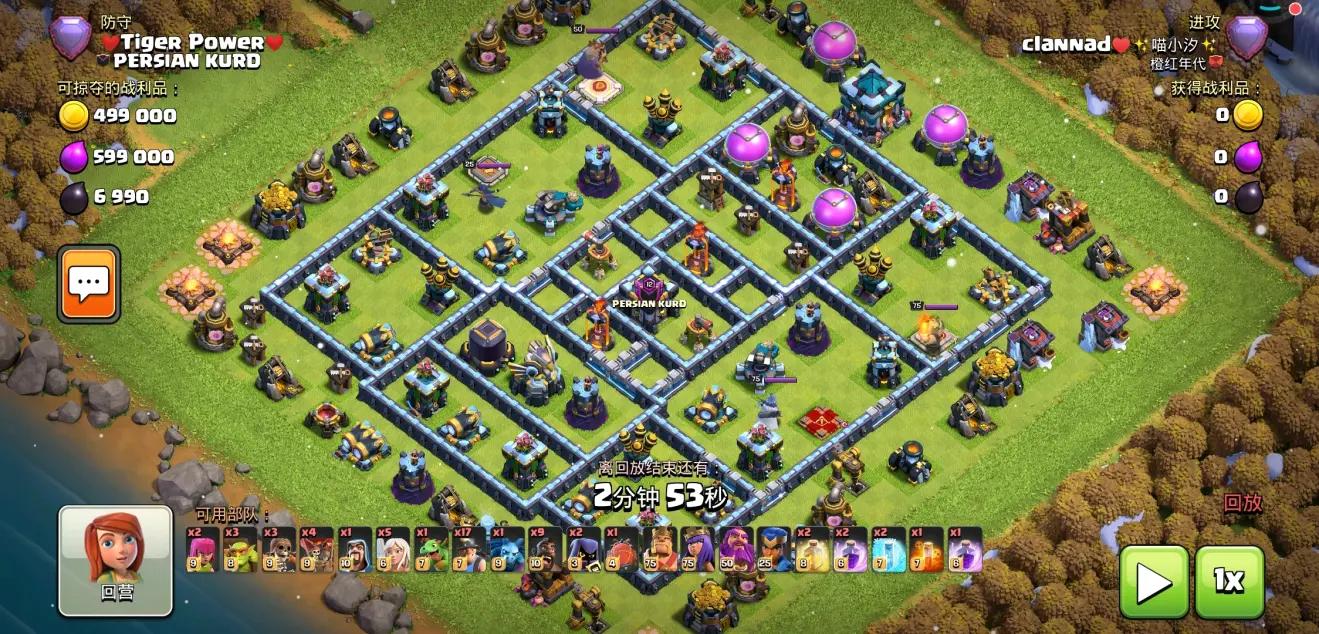Viewport: 1319px width, 634px height.
Task: Choose the yellow Healing spell slot
Action: click(x=811, y=549)
